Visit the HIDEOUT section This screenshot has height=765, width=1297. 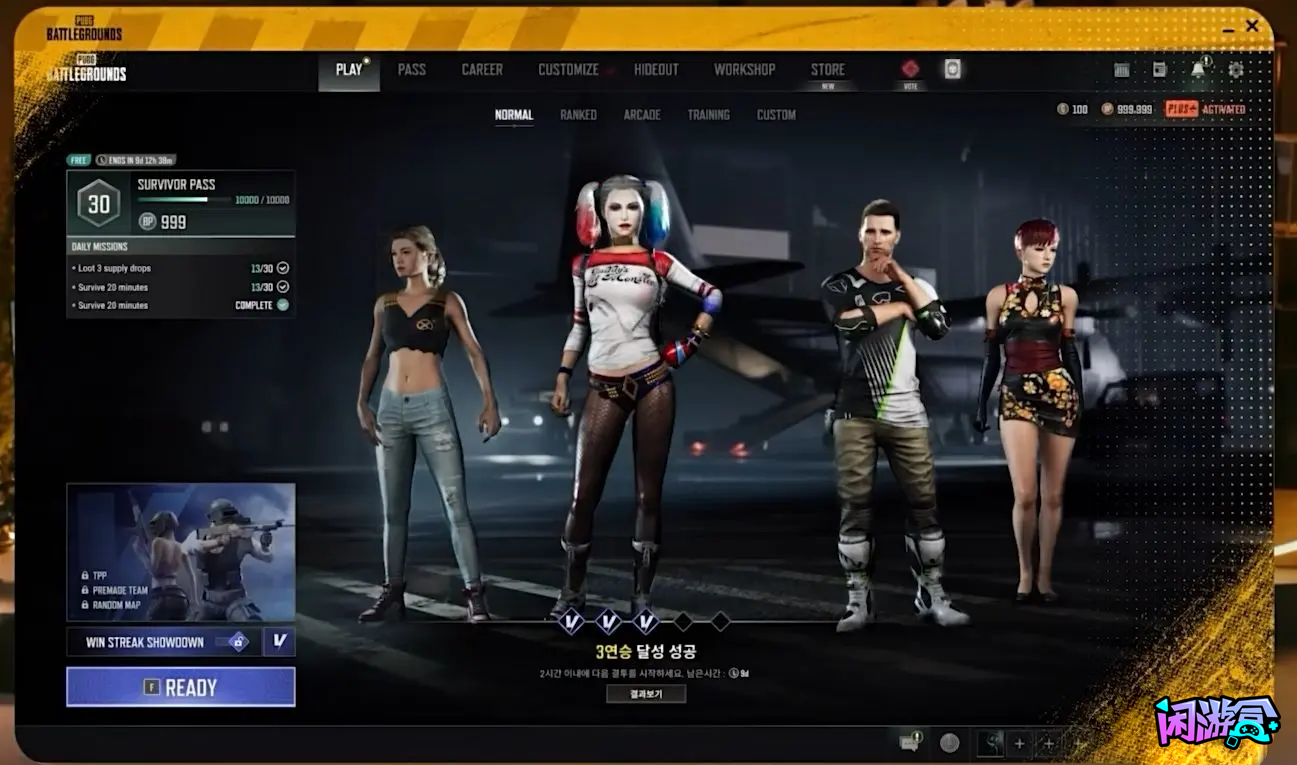(656, 70)
